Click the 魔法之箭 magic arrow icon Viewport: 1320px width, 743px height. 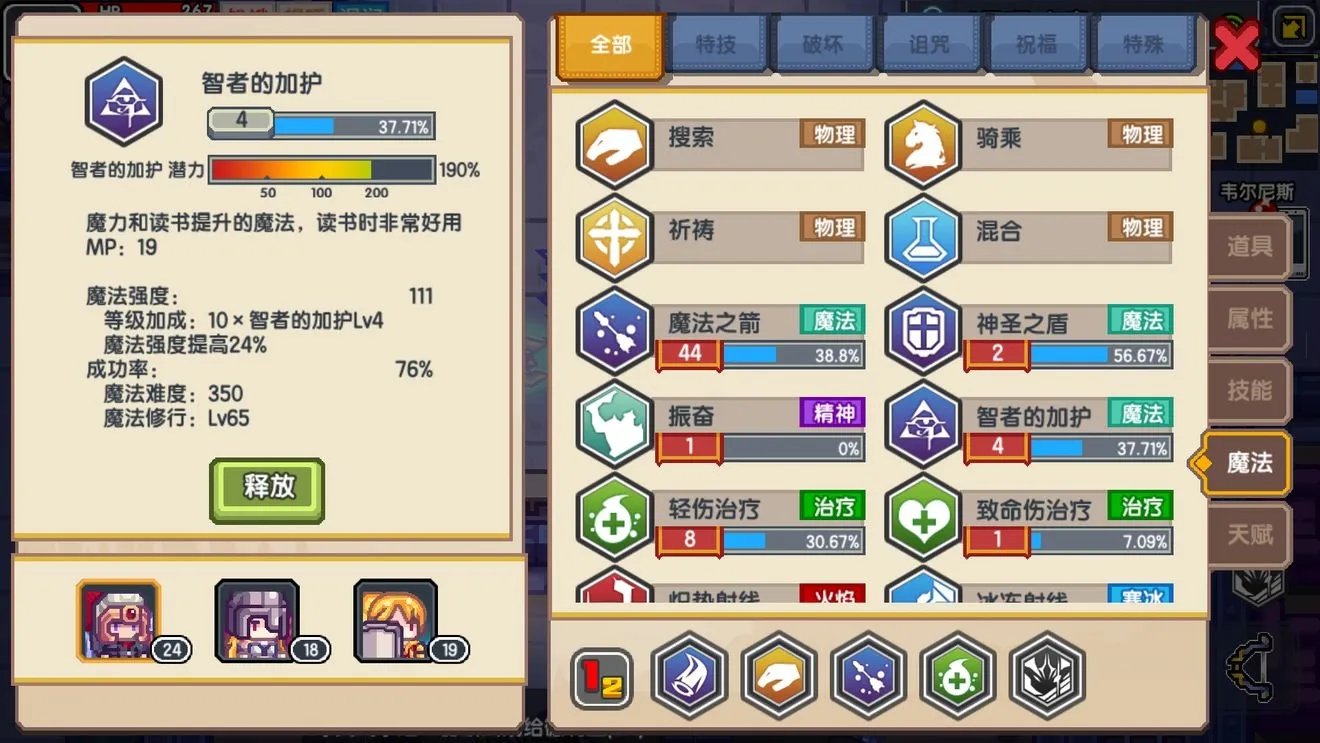613,331
